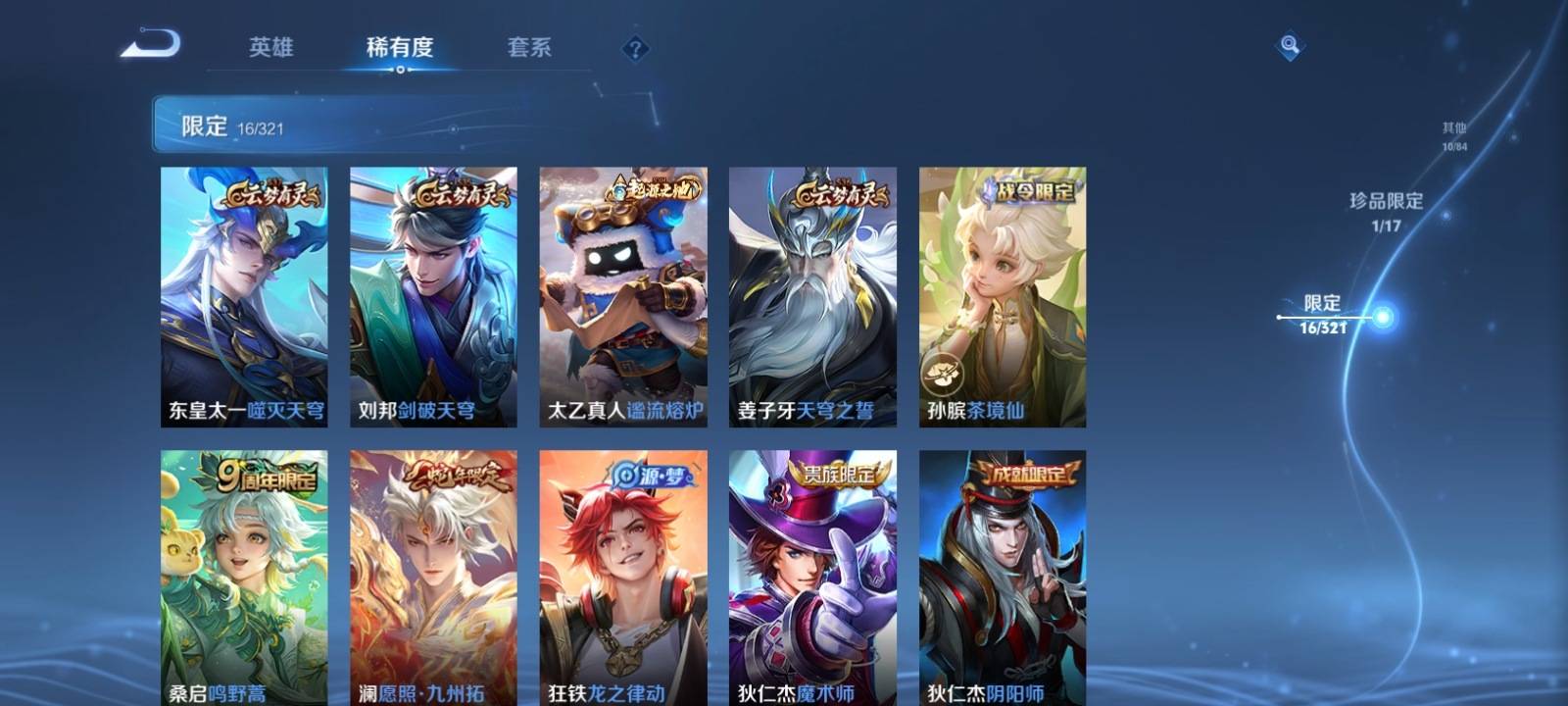
Task: Select the 稀有度 tab
Action: 400,47
